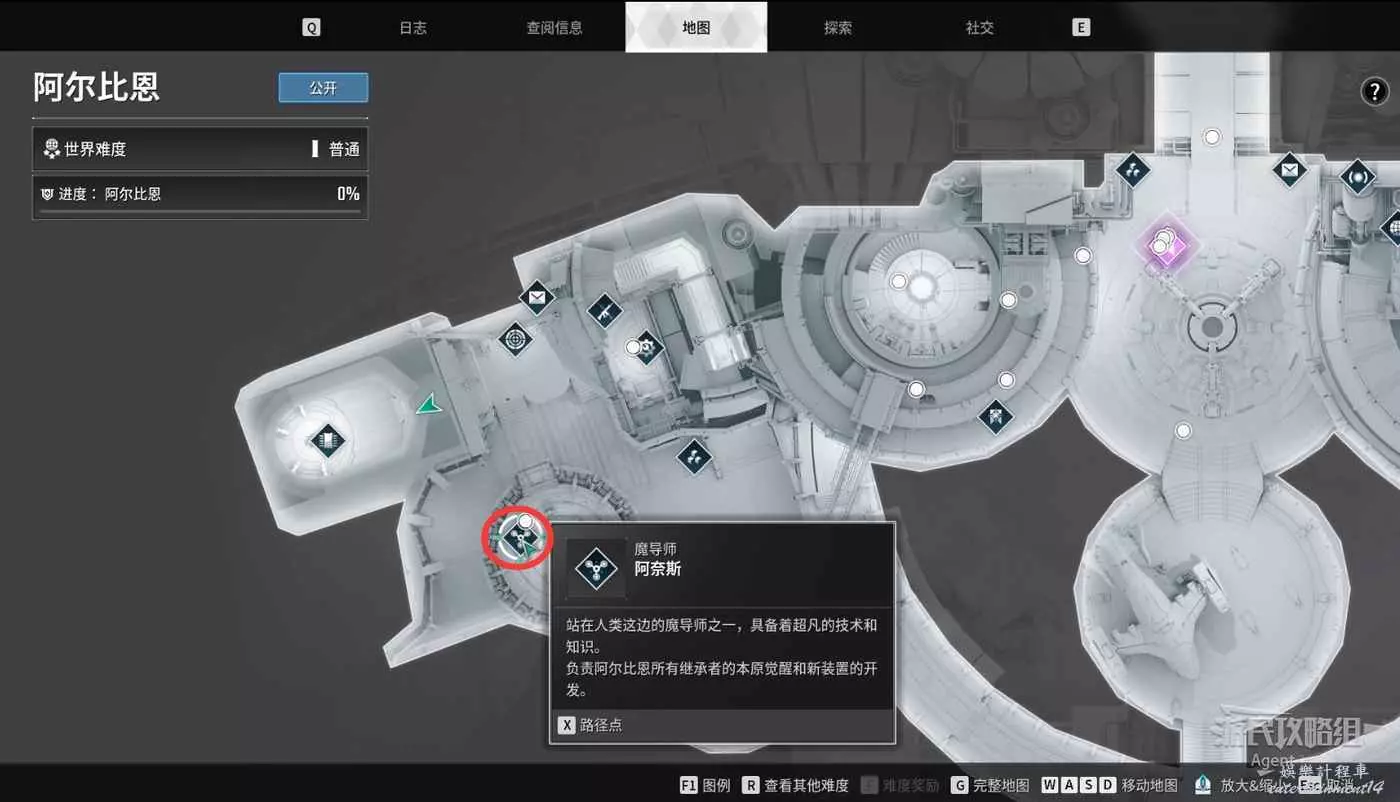Click the blue 公开 button
This screenshot has width=1400, height=802.
click(x=323, y=88)
